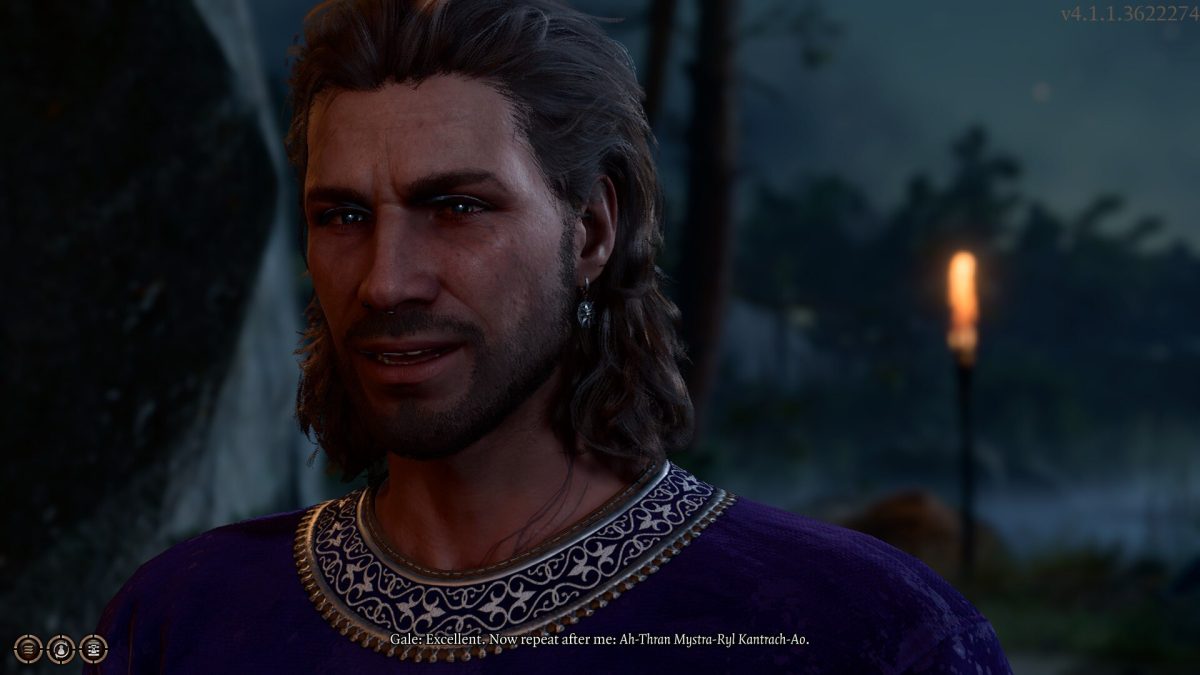The width and height of the screenshot is (1200, 675).
Task: Open the menu with the three-lines icon
Action: click(x=28, y=649)
